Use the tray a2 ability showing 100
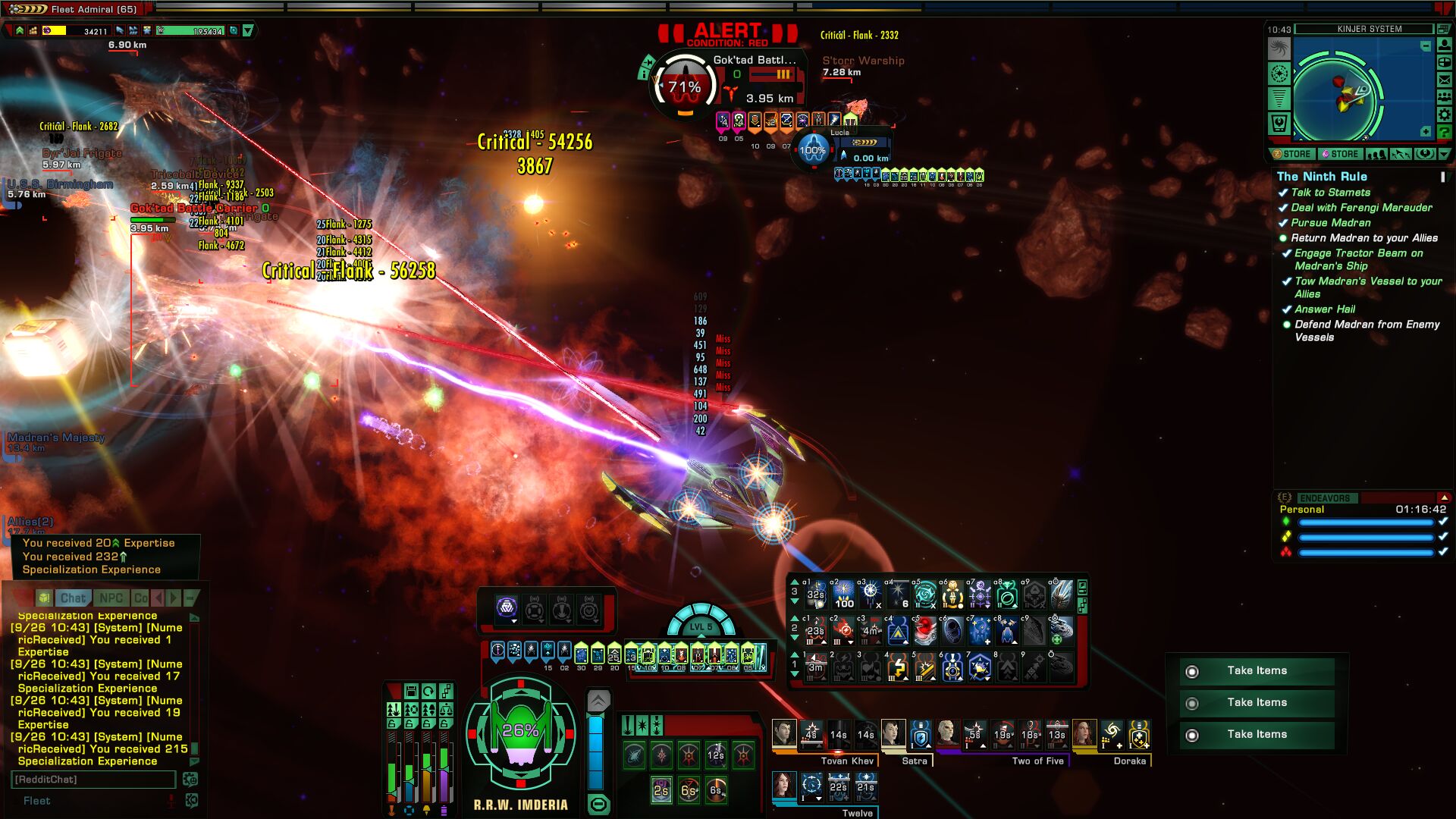 [843, 595]
